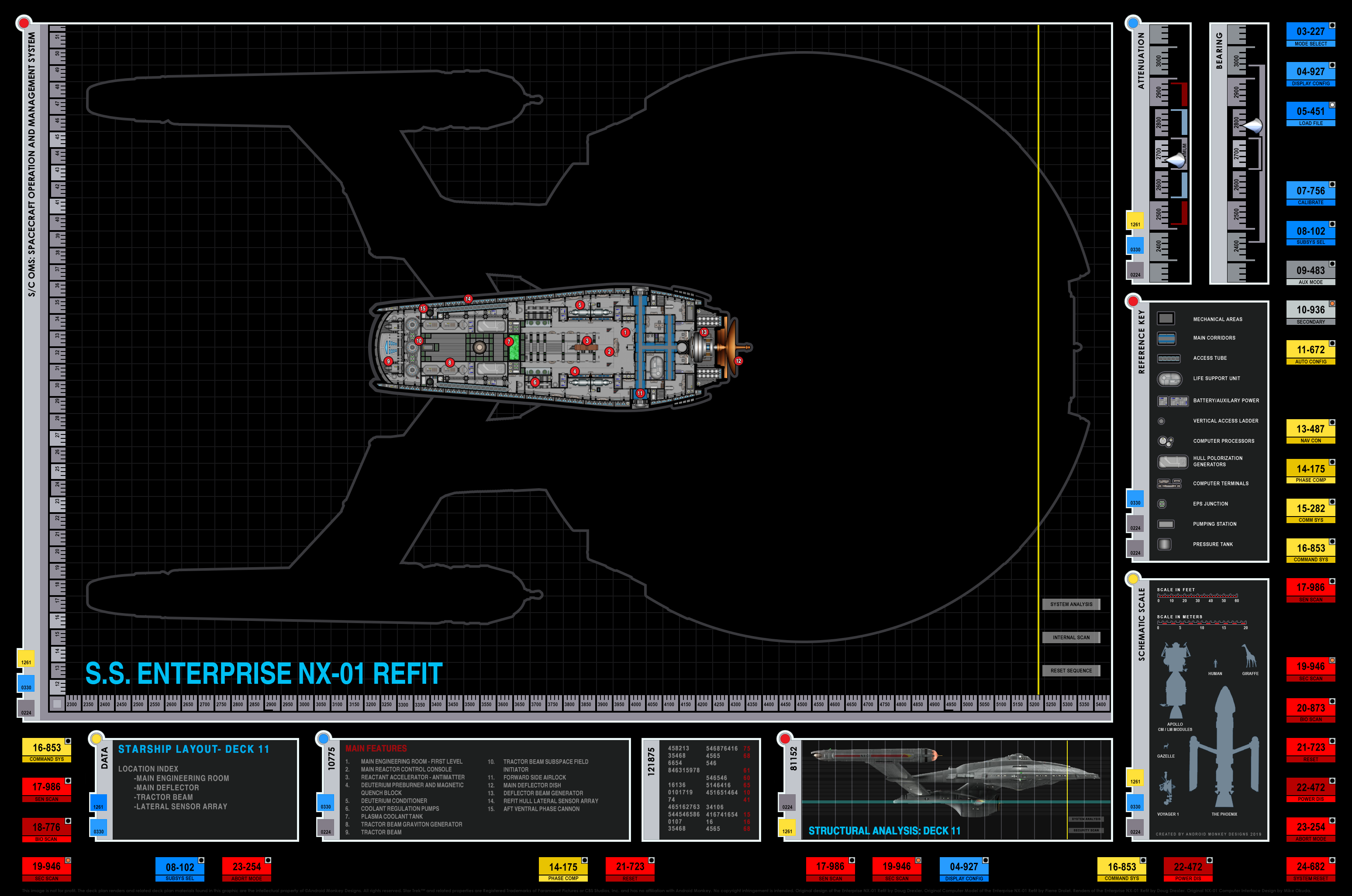Viewport: 1352px width, 896px height.
Task: Run the 18-776 Bio Scan button
Action: (x=46, y=830)
